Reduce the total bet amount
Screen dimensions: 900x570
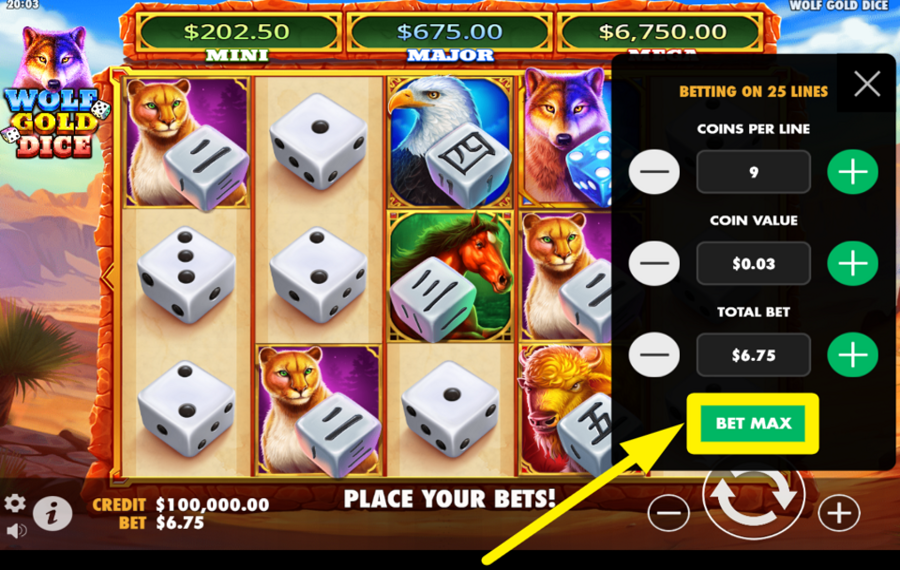point(654,355)
